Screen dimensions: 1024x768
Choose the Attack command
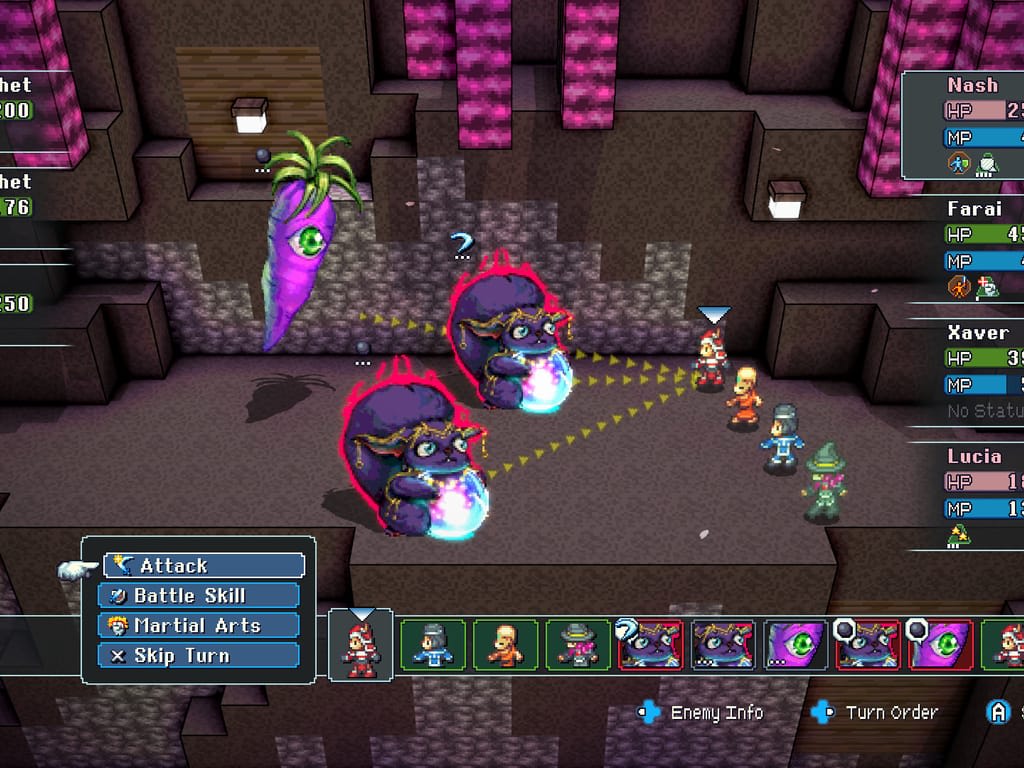pos(203,566)
